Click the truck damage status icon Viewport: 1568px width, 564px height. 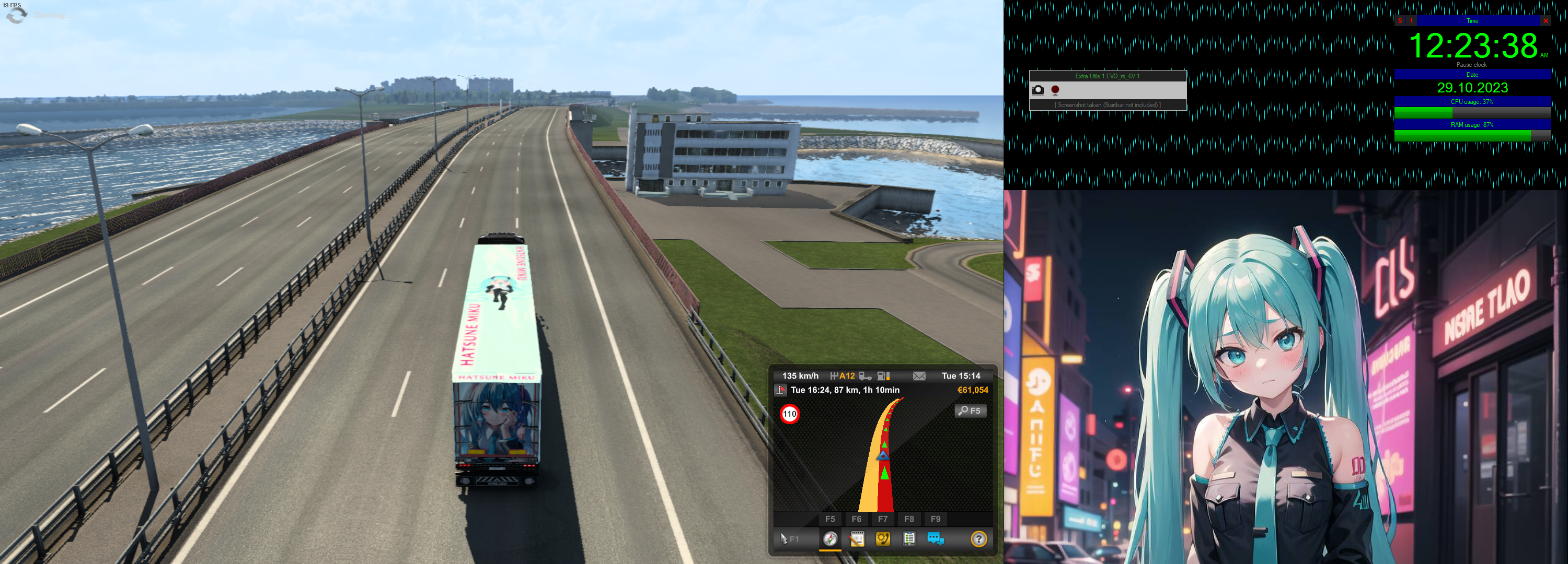(865, 376)
